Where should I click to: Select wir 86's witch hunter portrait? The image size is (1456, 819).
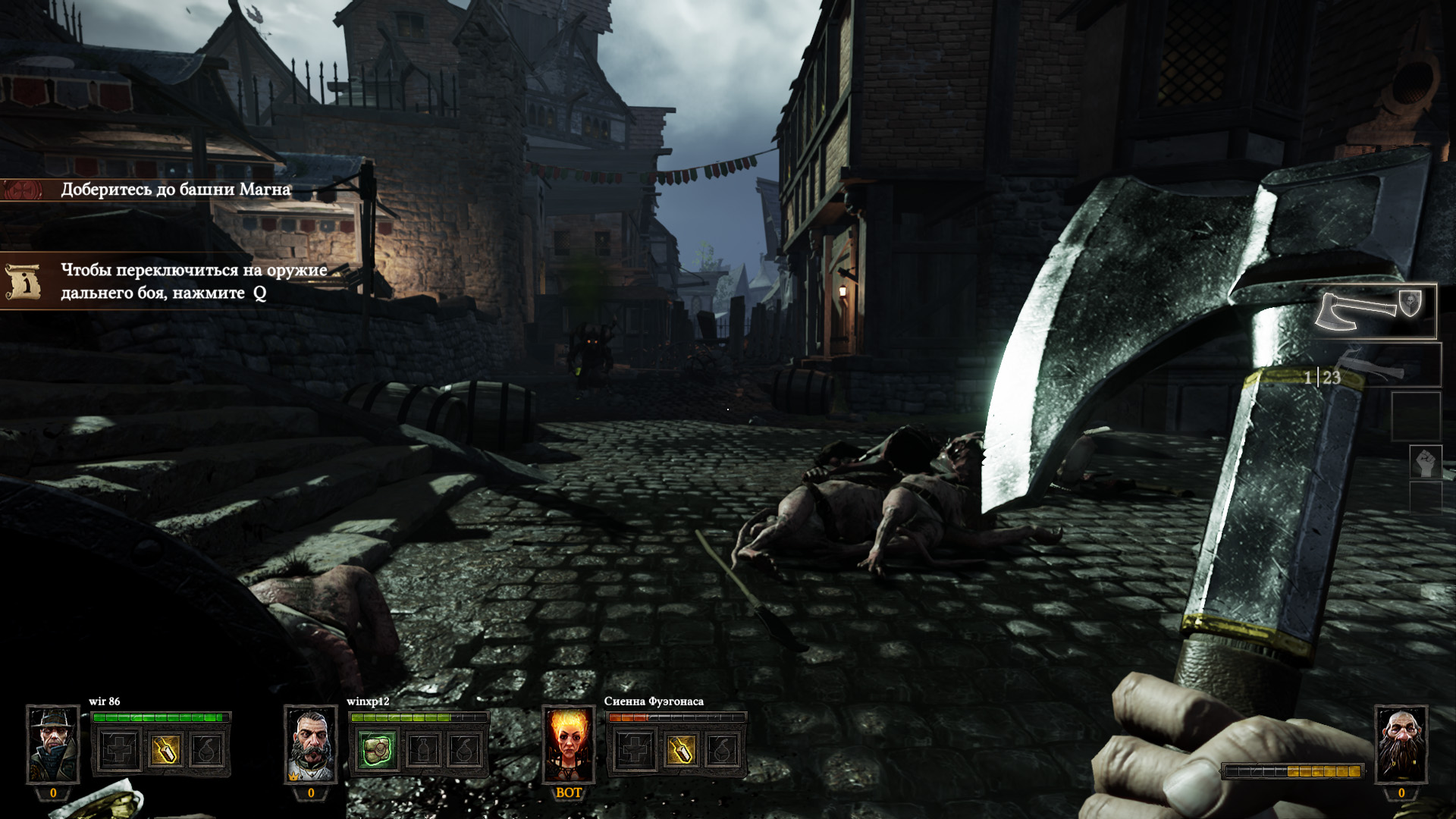coord(52,745)
